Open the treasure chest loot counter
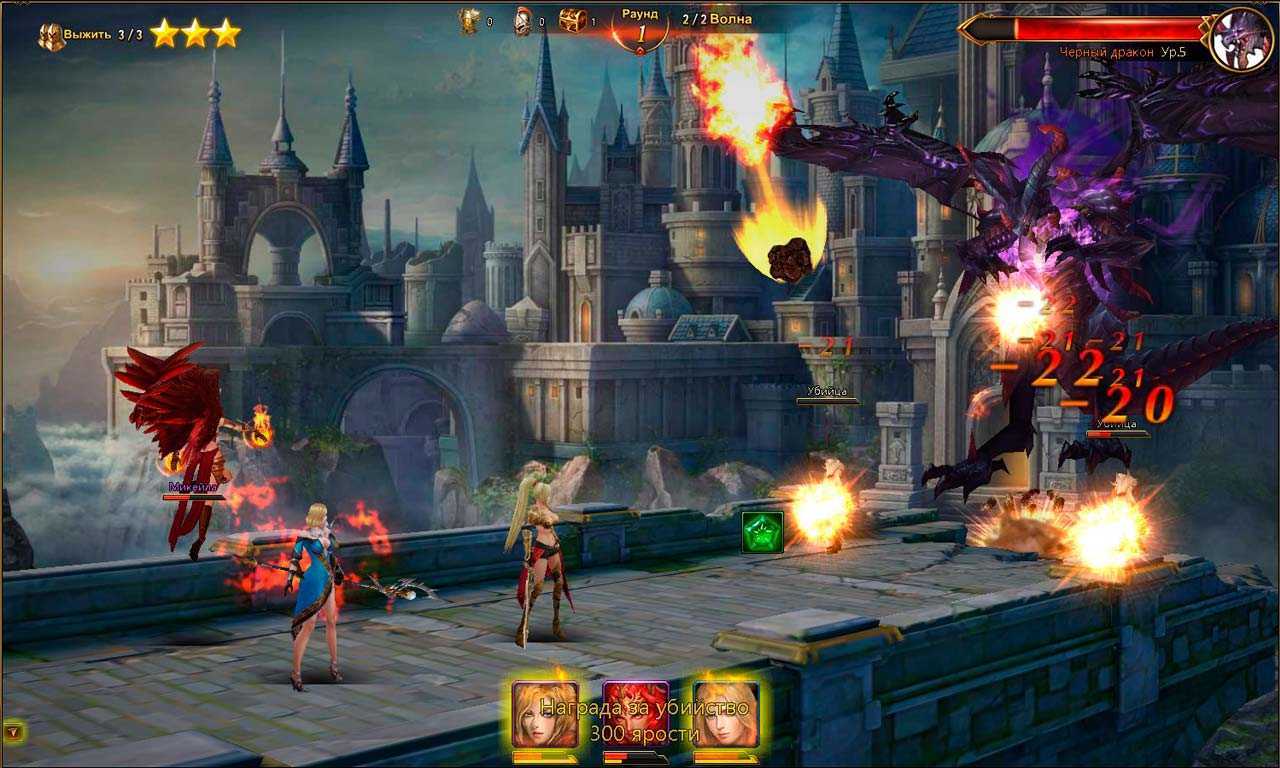Viewport: 1280px width, 768px height. click(x=572, y=20)
